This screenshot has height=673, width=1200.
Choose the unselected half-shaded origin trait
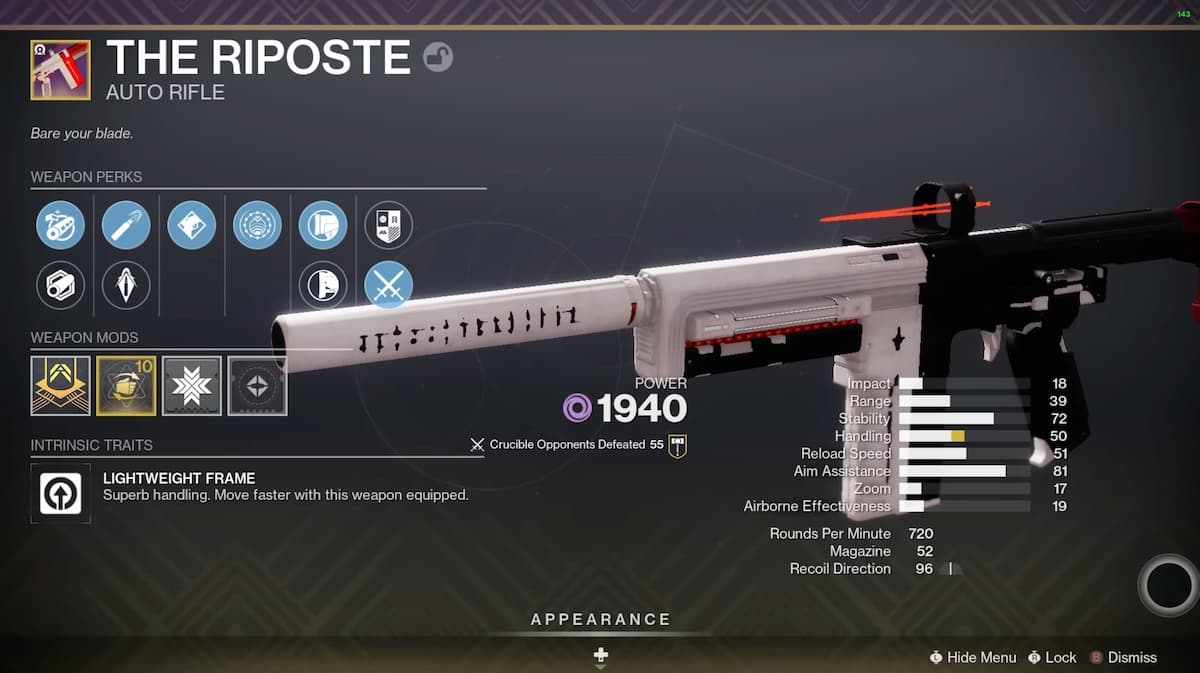(323, 286)
